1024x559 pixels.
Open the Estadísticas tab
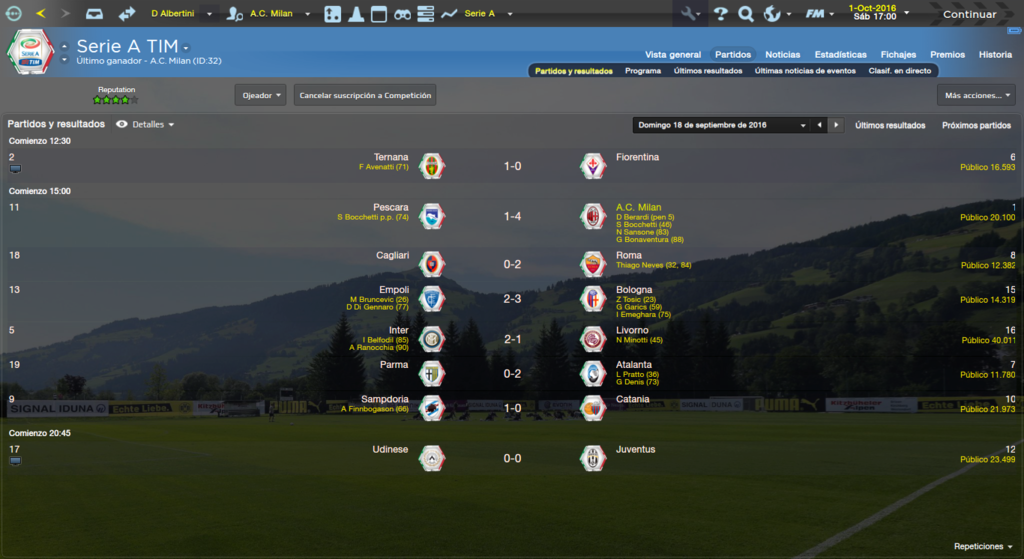pyautogui.click(x=840, y=55)
